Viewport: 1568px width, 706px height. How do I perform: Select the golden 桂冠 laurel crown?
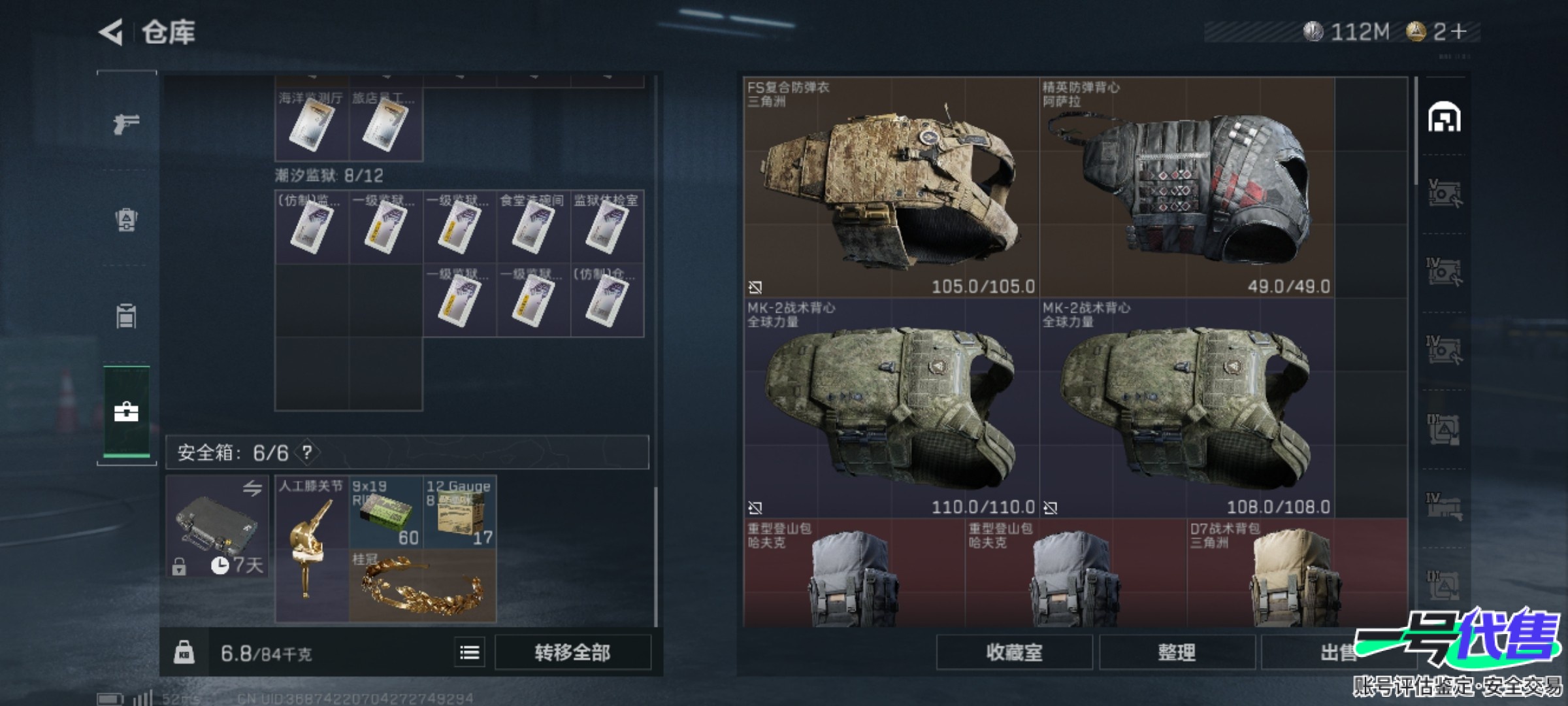422,586
